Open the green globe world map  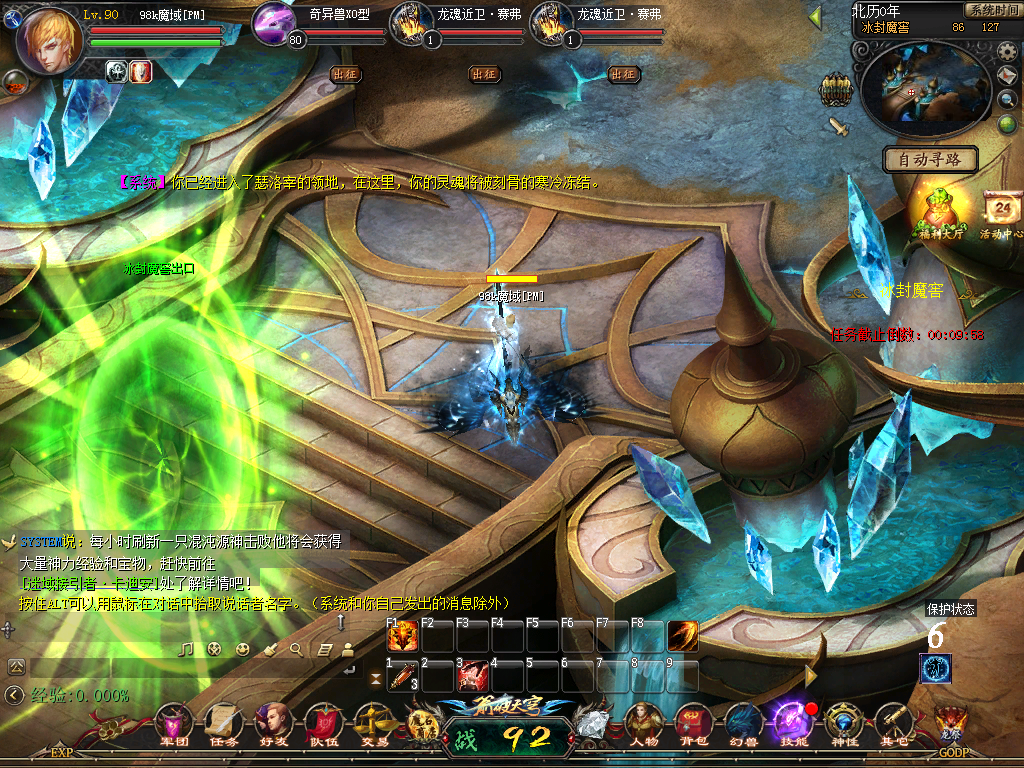(1007, 124)
